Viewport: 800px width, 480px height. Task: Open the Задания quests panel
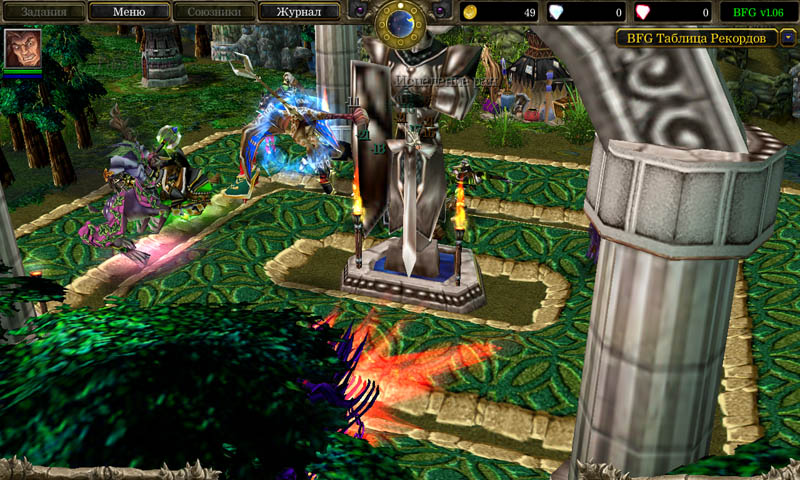click(42, 12)
